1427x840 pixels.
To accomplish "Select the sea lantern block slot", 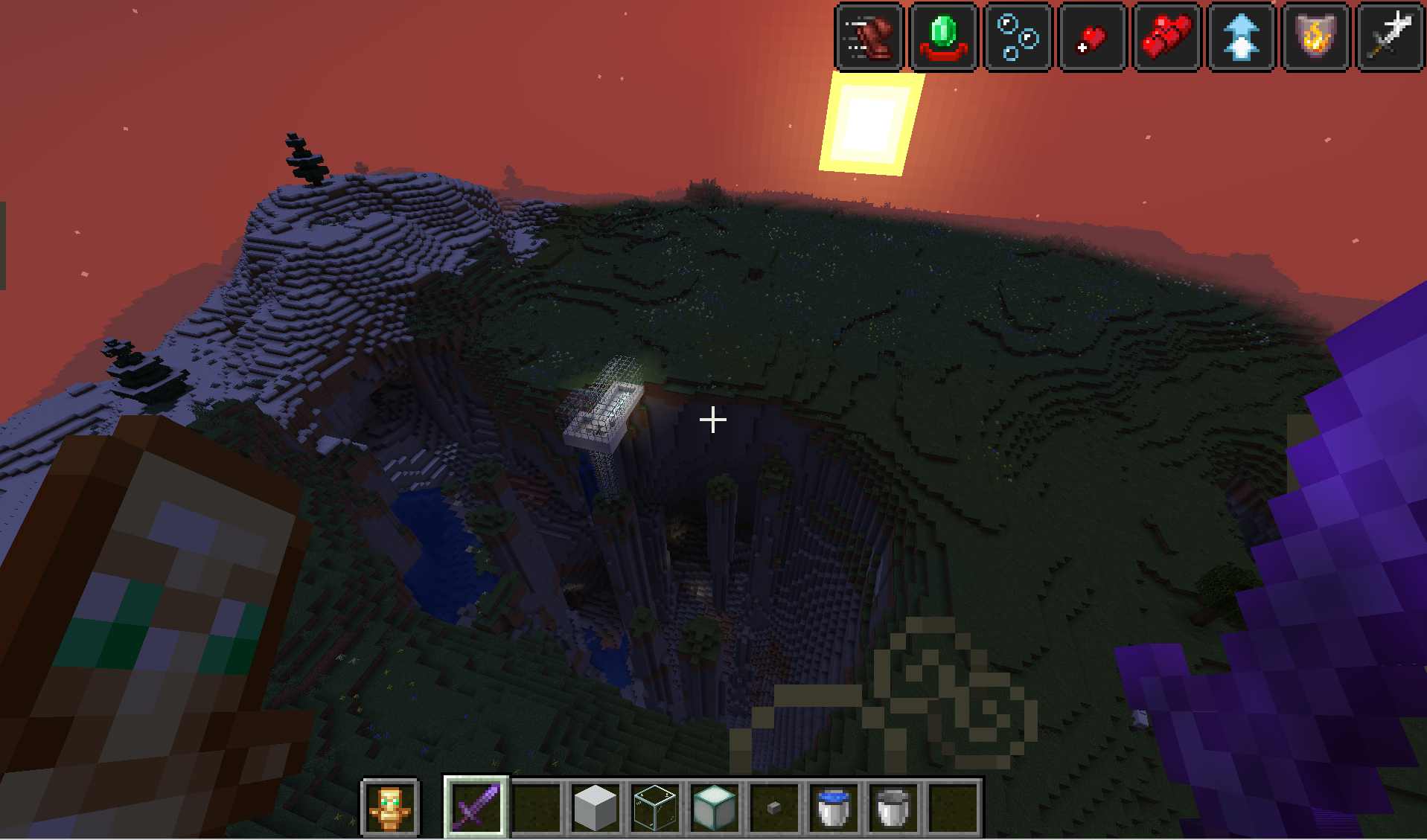I will [715, 807].
